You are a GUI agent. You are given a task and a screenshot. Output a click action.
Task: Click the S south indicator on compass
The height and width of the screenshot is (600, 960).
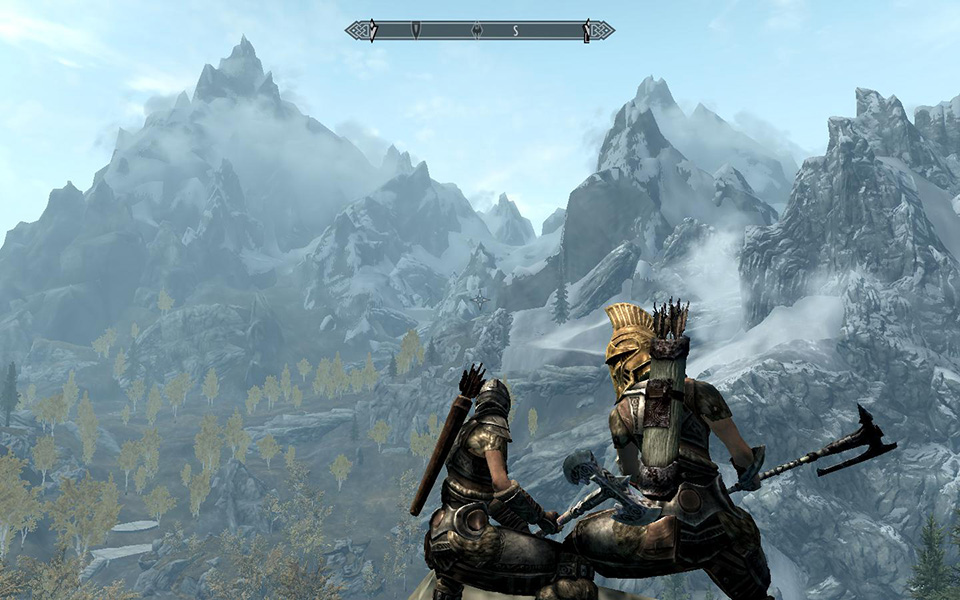515,31
